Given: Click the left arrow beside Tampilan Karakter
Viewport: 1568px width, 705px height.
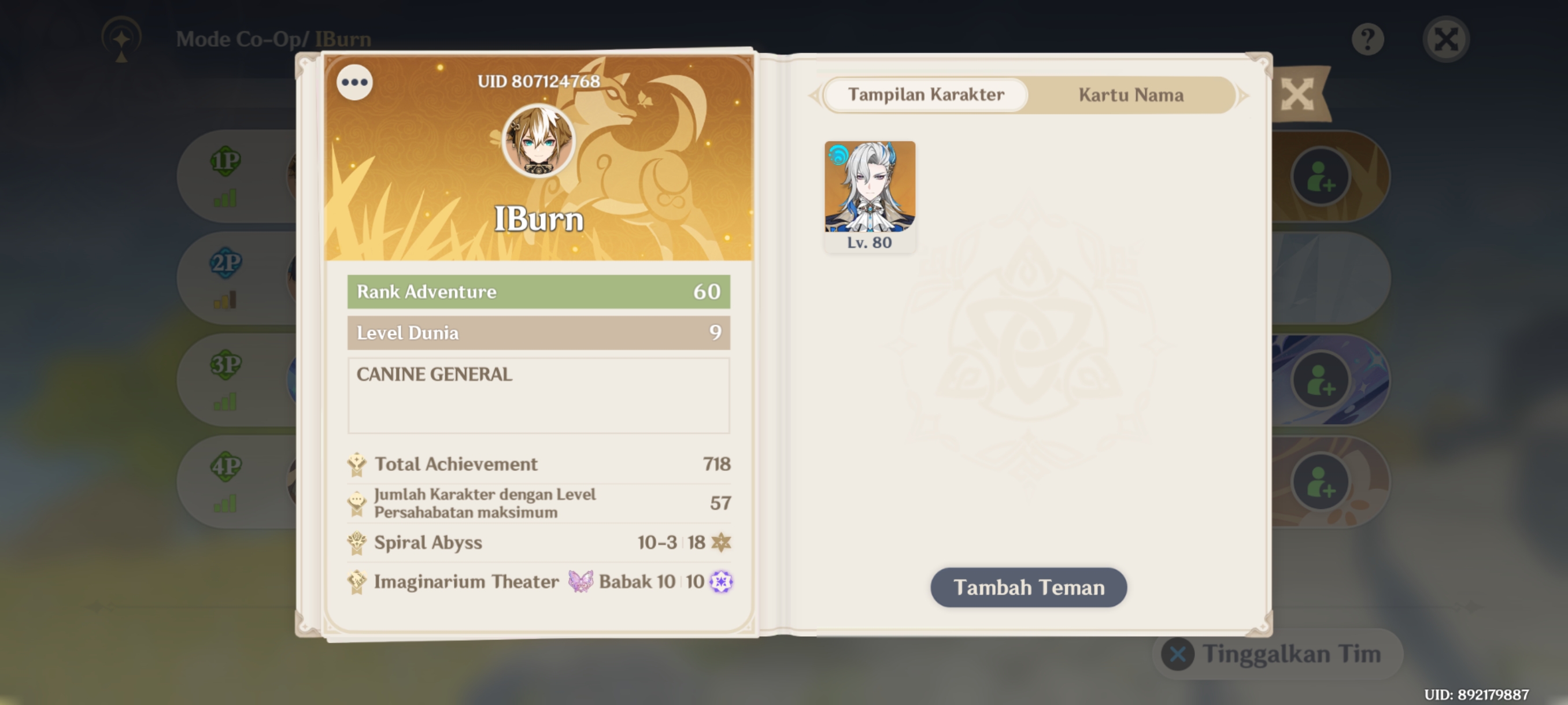Looking at the screenshot, I should [815, 95].
